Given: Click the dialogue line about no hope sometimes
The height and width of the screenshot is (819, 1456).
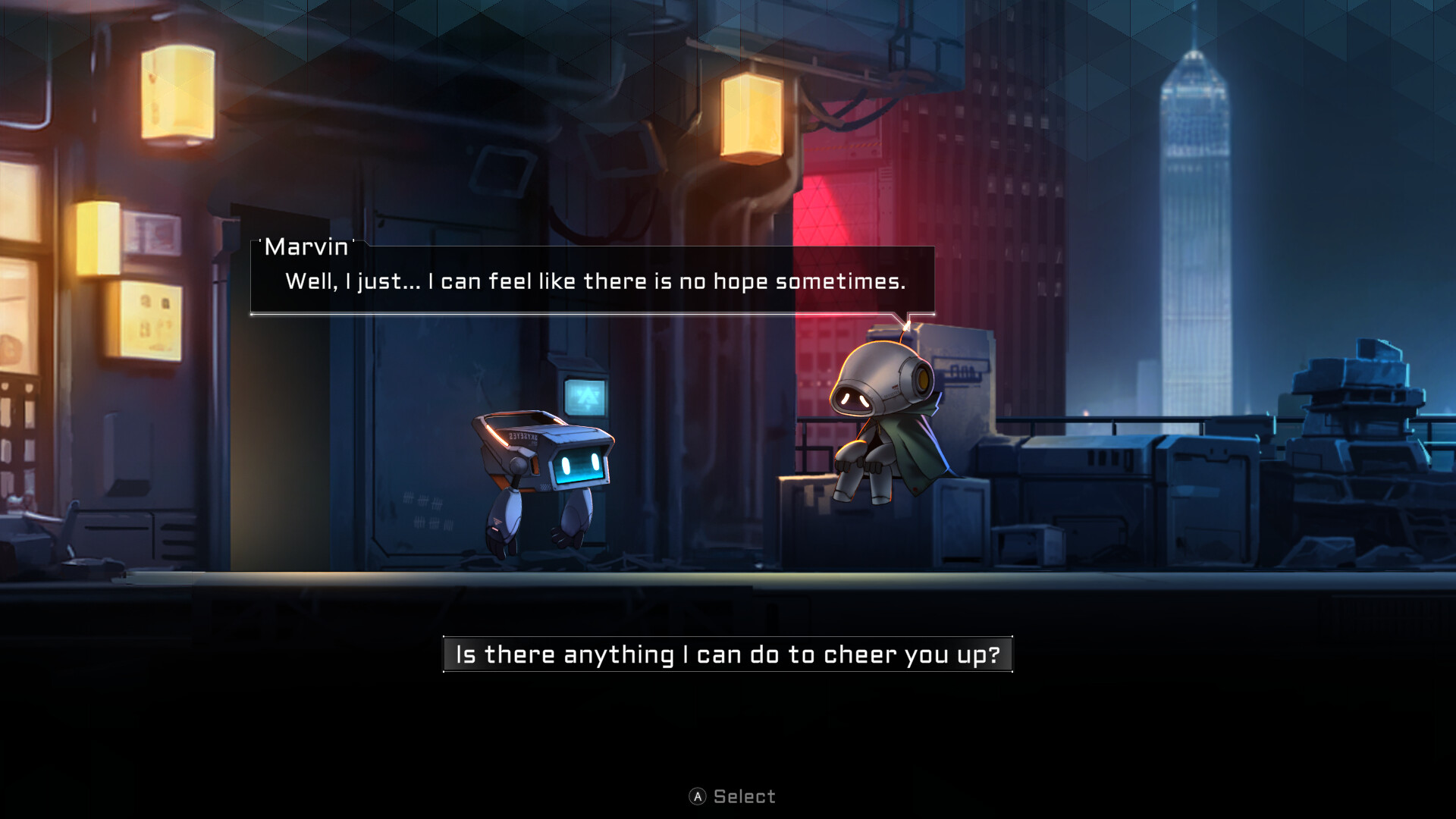Looking at the screenshot, I should pos(595,281).
